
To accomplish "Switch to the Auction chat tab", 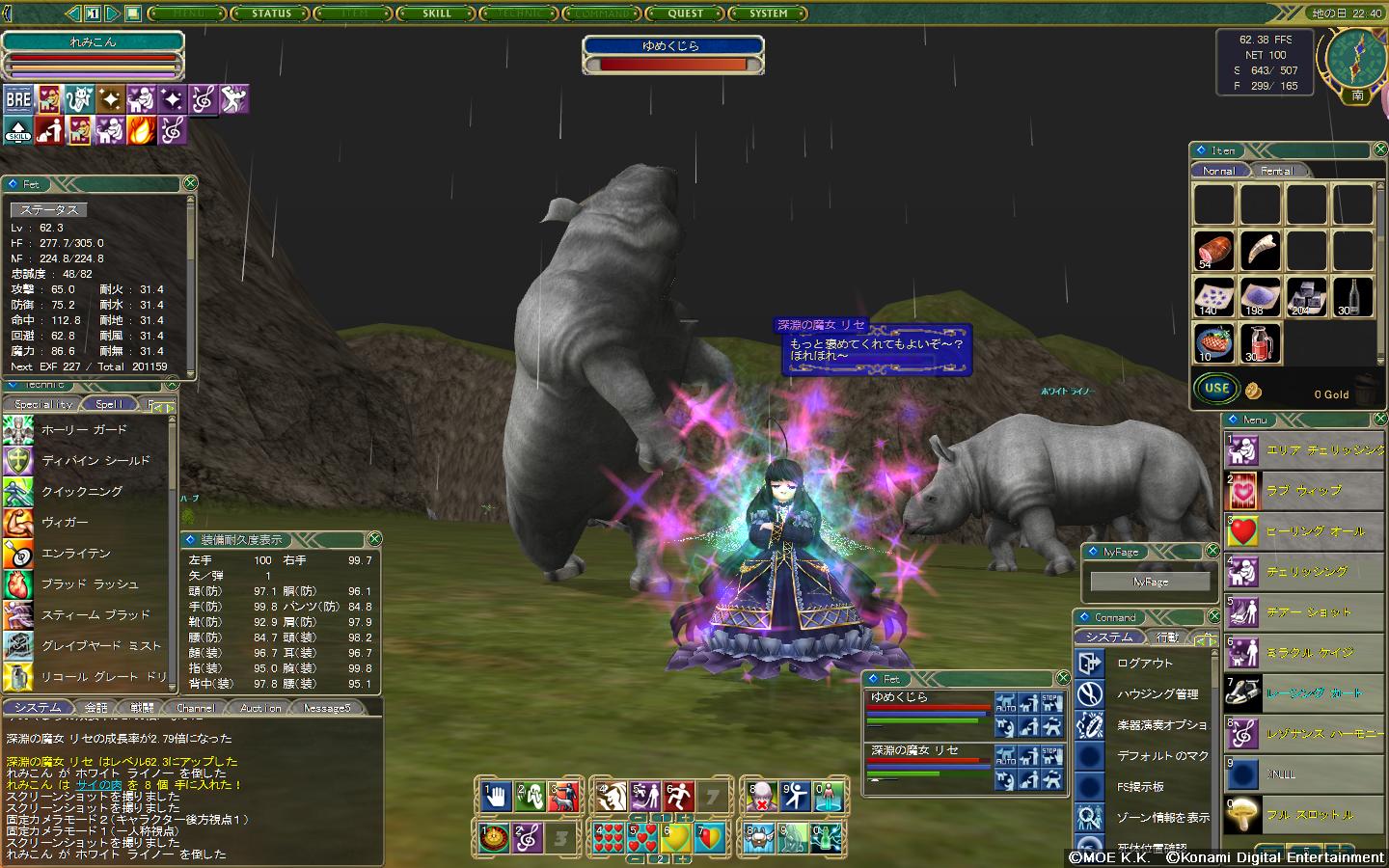I will point(260,708).
